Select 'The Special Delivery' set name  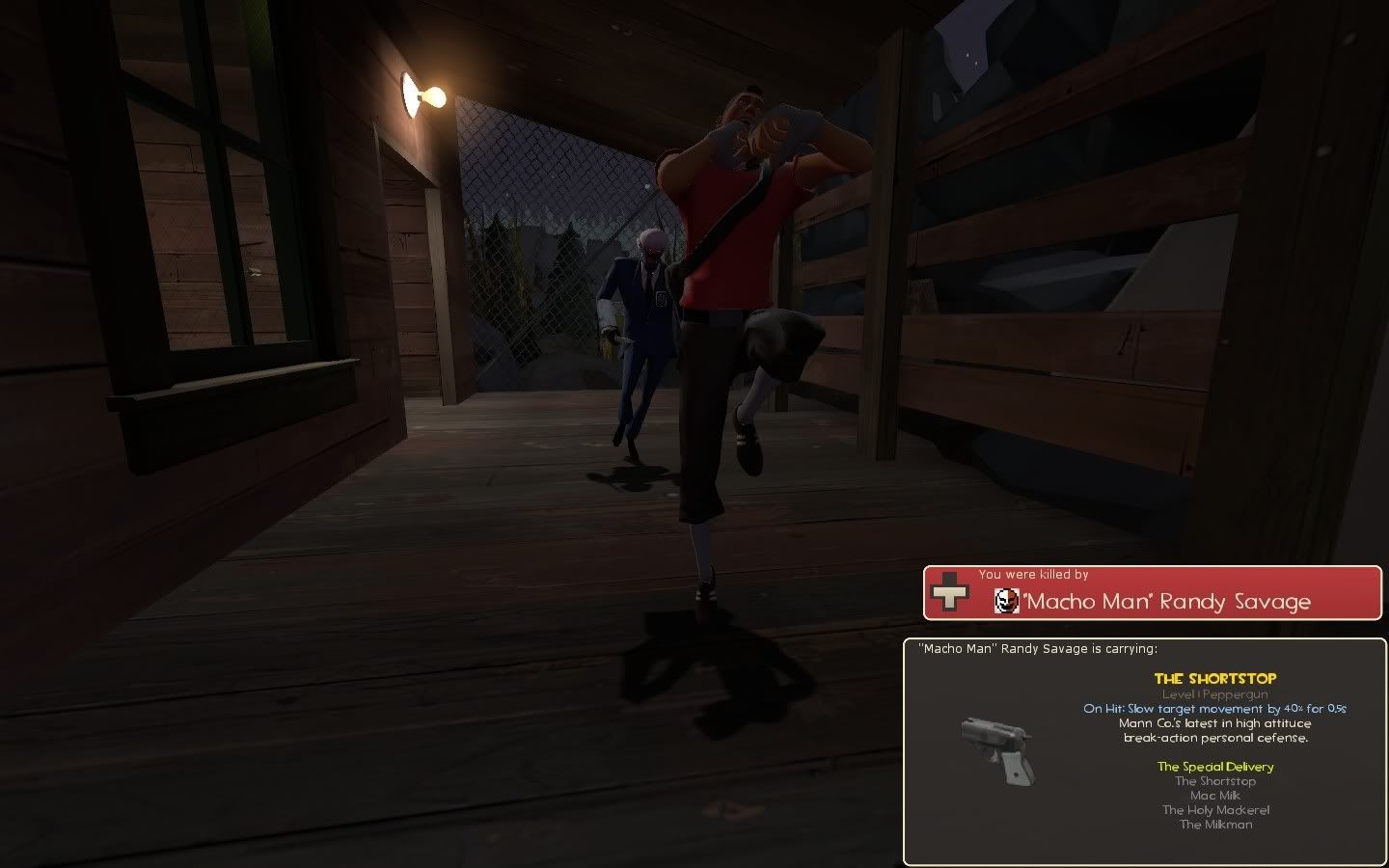pos(1214,767)
